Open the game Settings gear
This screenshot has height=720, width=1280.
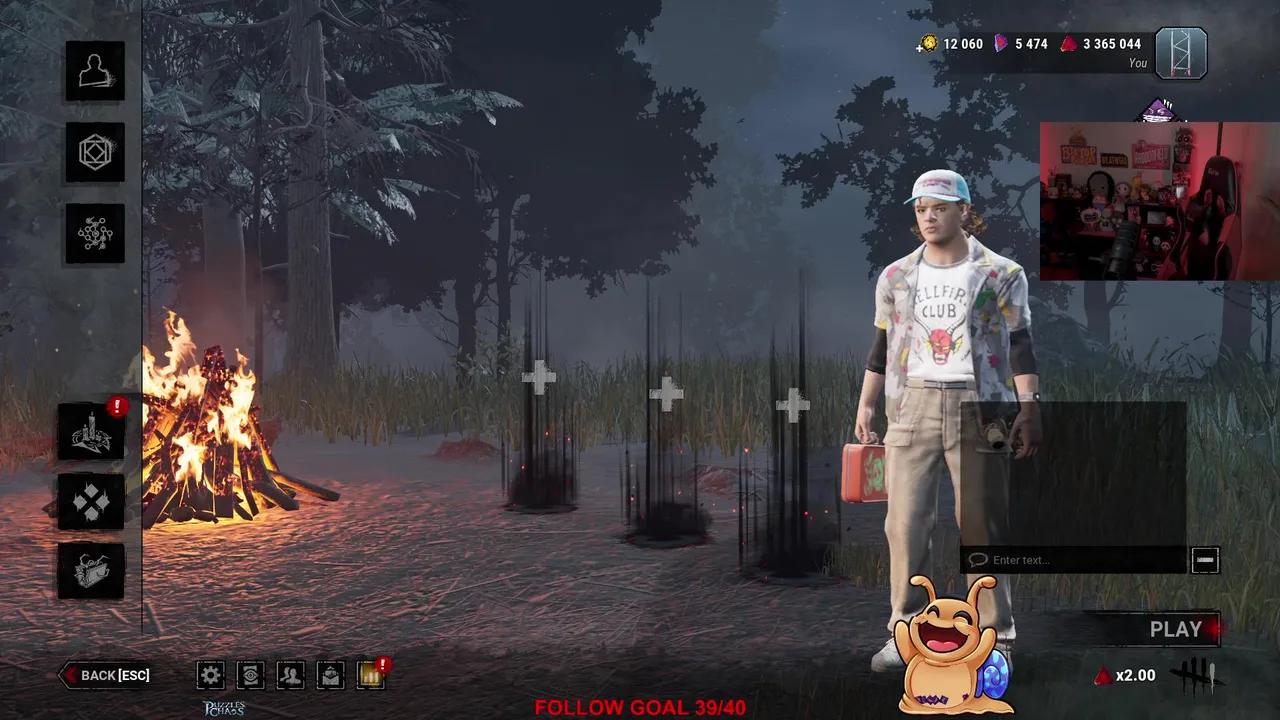pyautogui.click(x=210, y=675)
